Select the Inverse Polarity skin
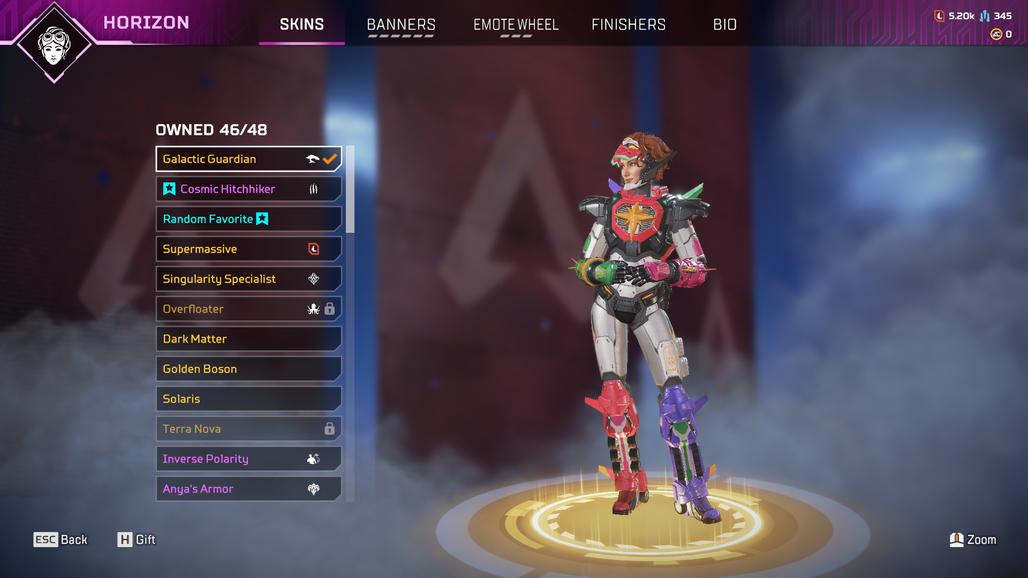The height and width of the screenshot is (578, 1028). [248, 459]
